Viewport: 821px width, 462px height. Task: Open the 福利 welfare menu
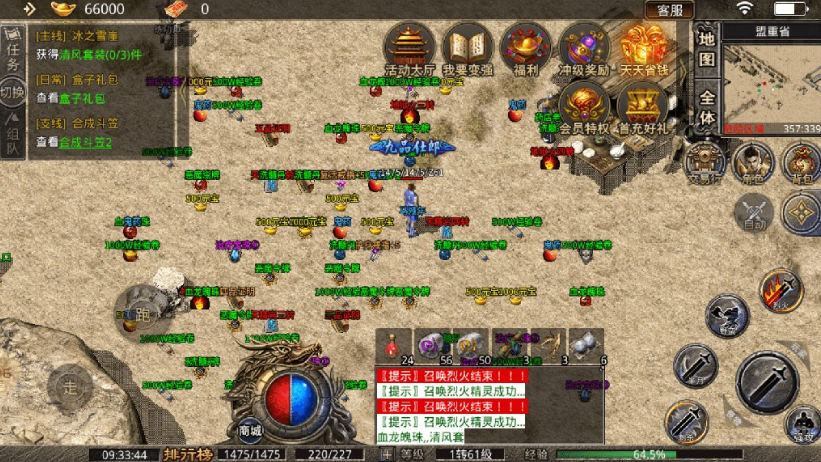[x=525, y=48]
